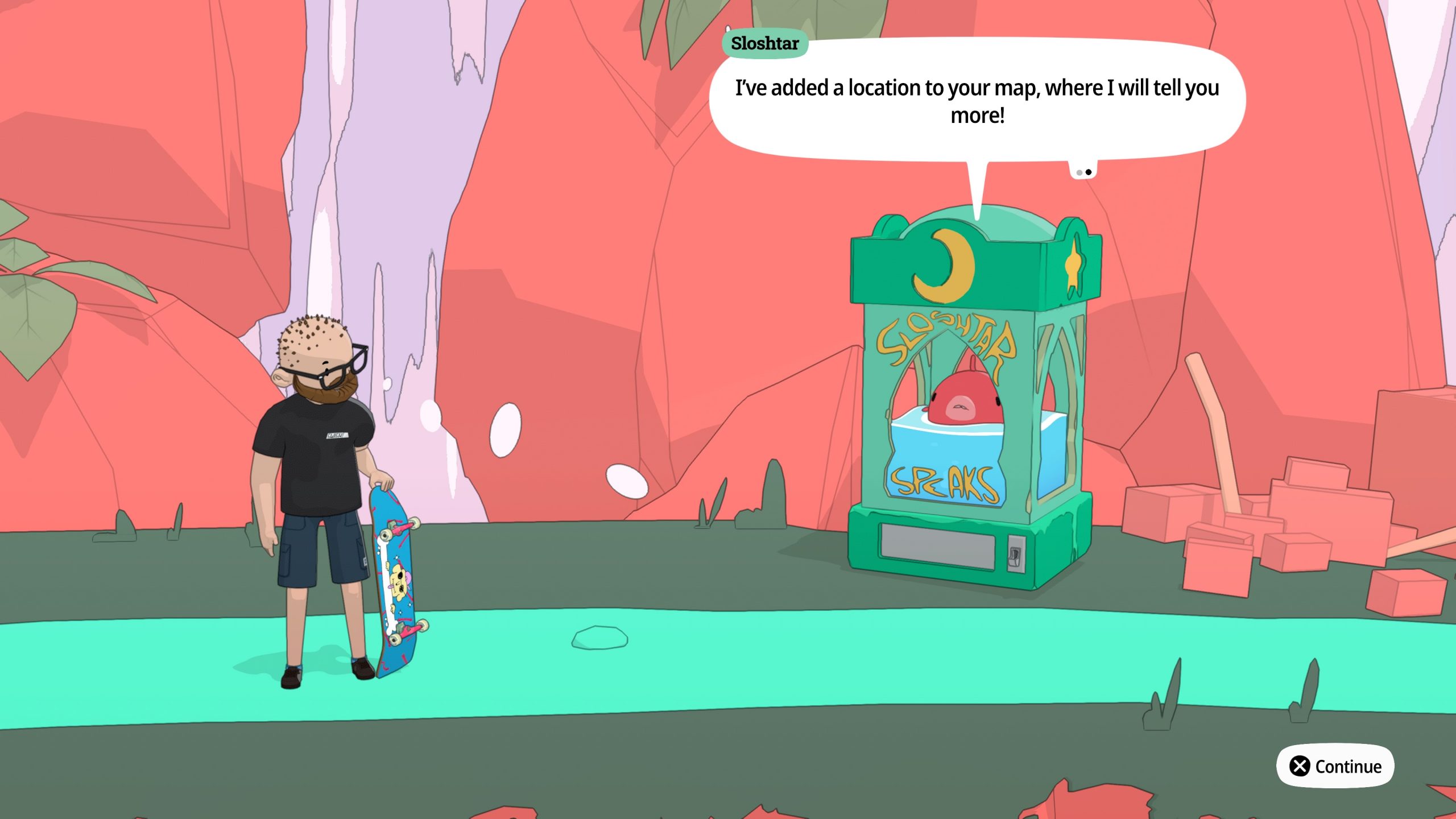Select the dialogue text inside the bubble
The width and height of the screenshot is (1456, 819).
pyautogui.click(x=977, y=102)
